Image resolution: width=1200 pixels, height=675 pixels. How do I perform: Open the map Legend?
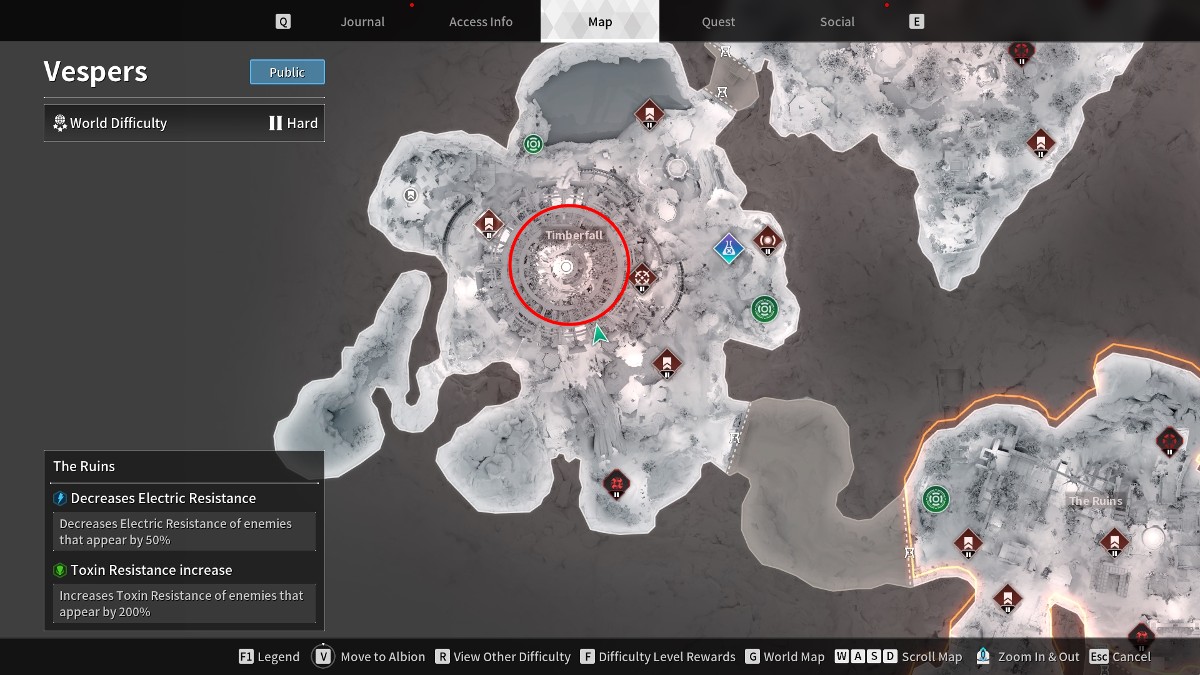pos(269,657)
